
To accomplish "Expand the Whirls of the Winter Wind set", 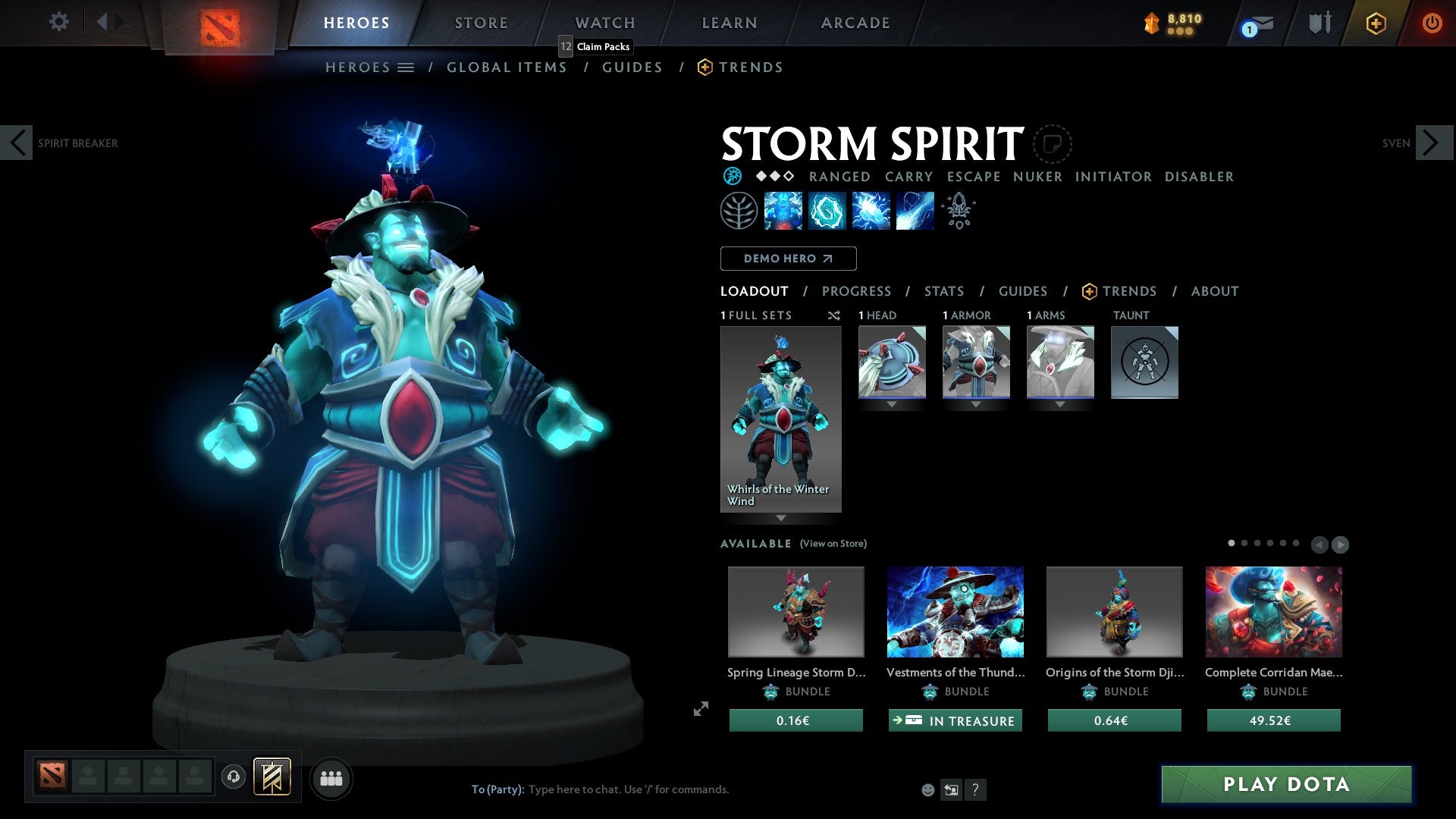I will click(x=780, y=519).
